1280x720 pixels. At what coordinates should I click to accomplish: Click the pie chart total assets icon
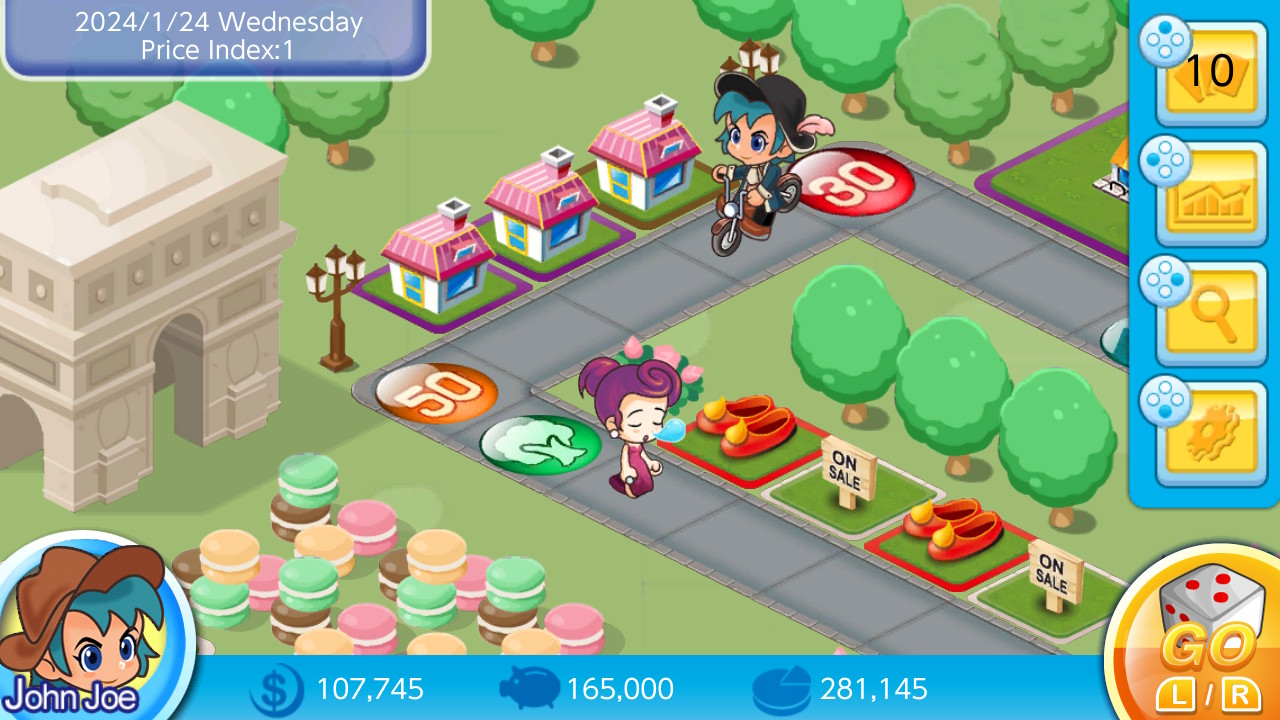point(782,689)
